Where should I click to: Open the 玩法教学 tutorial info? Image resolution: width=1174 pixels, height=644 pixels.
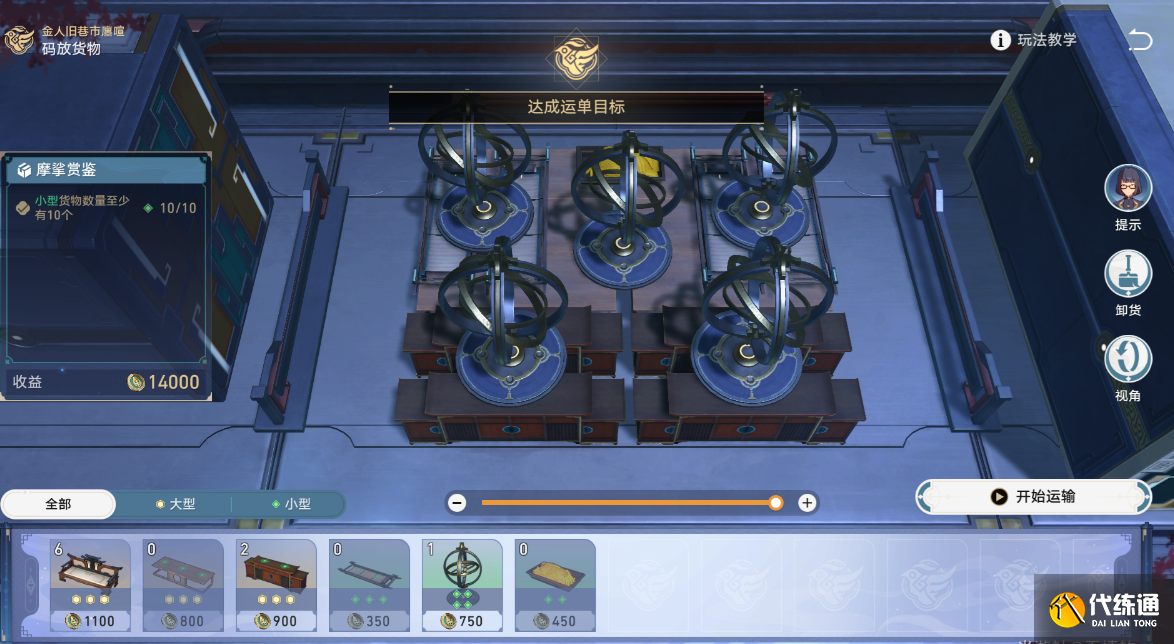pyautogui.click(x=1034, y=40)
